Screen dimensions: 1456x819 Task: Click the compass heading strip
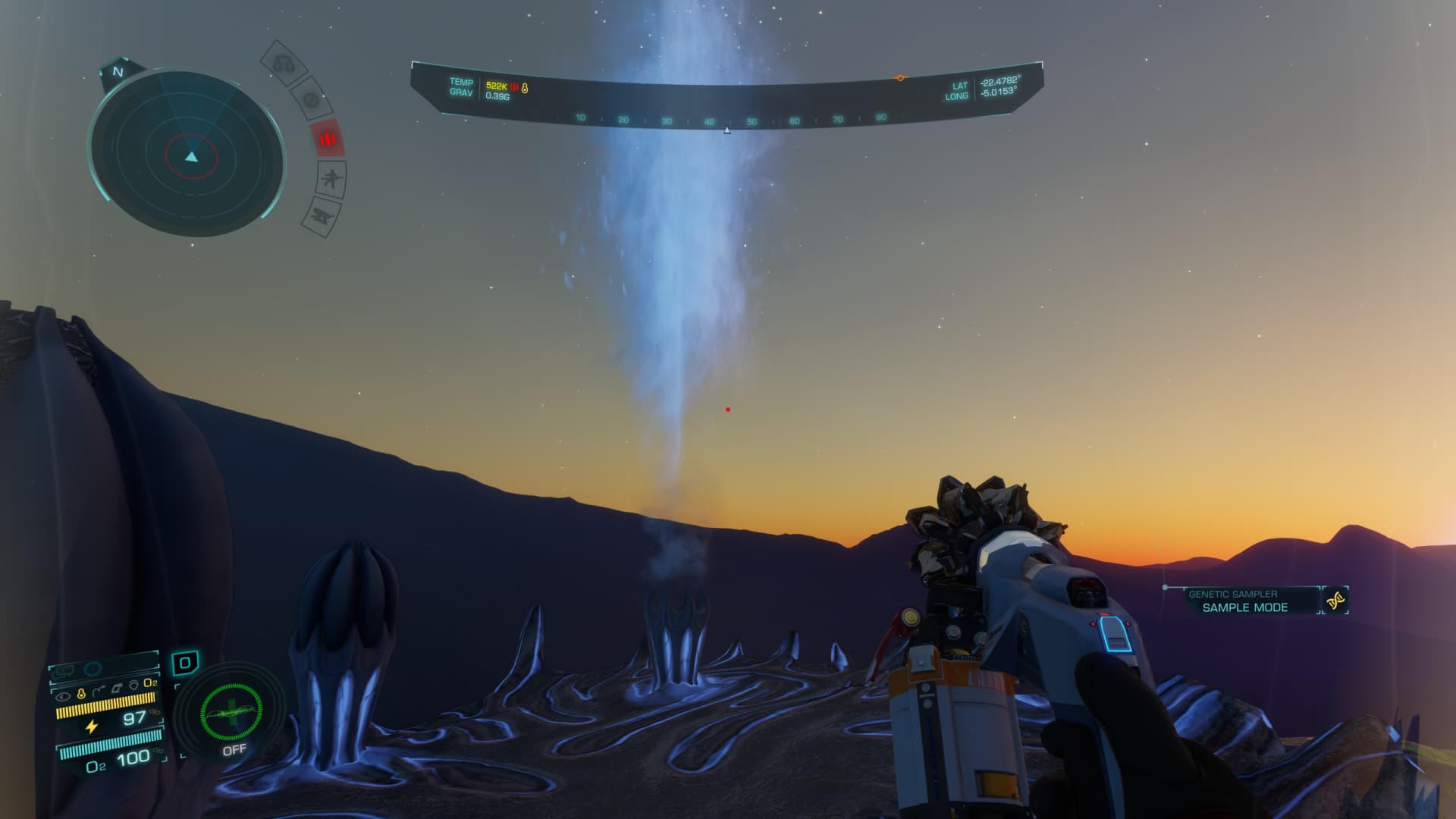point(728,120)
